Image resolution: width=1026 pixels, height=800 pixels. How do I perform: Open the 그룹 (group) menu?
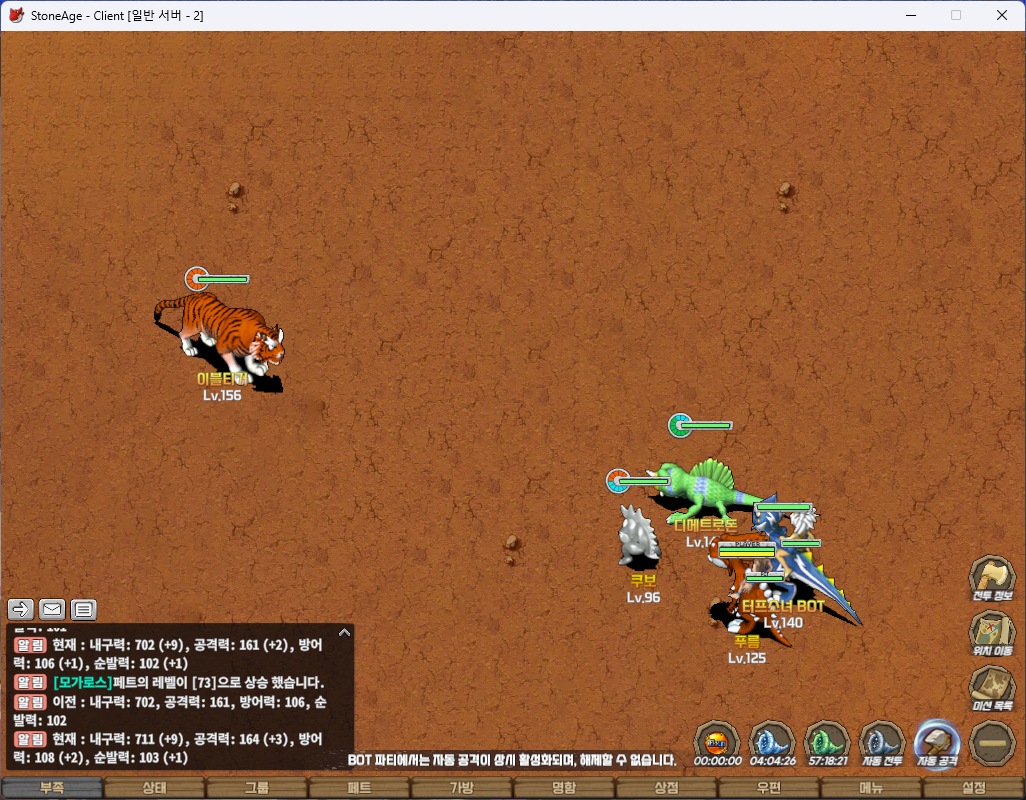pyautogui.click(x=257, y=788)
